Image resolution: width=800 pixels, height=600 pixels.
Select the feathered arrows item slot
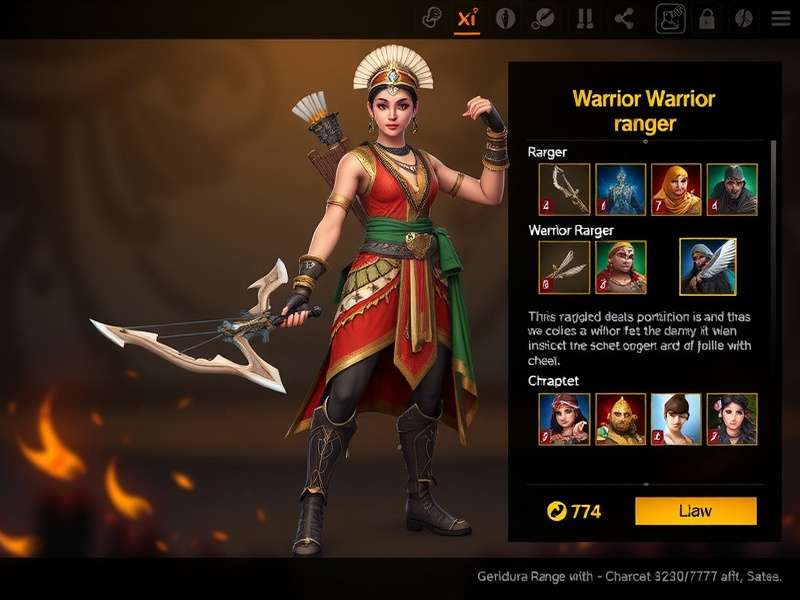click(x=564, y=267)
